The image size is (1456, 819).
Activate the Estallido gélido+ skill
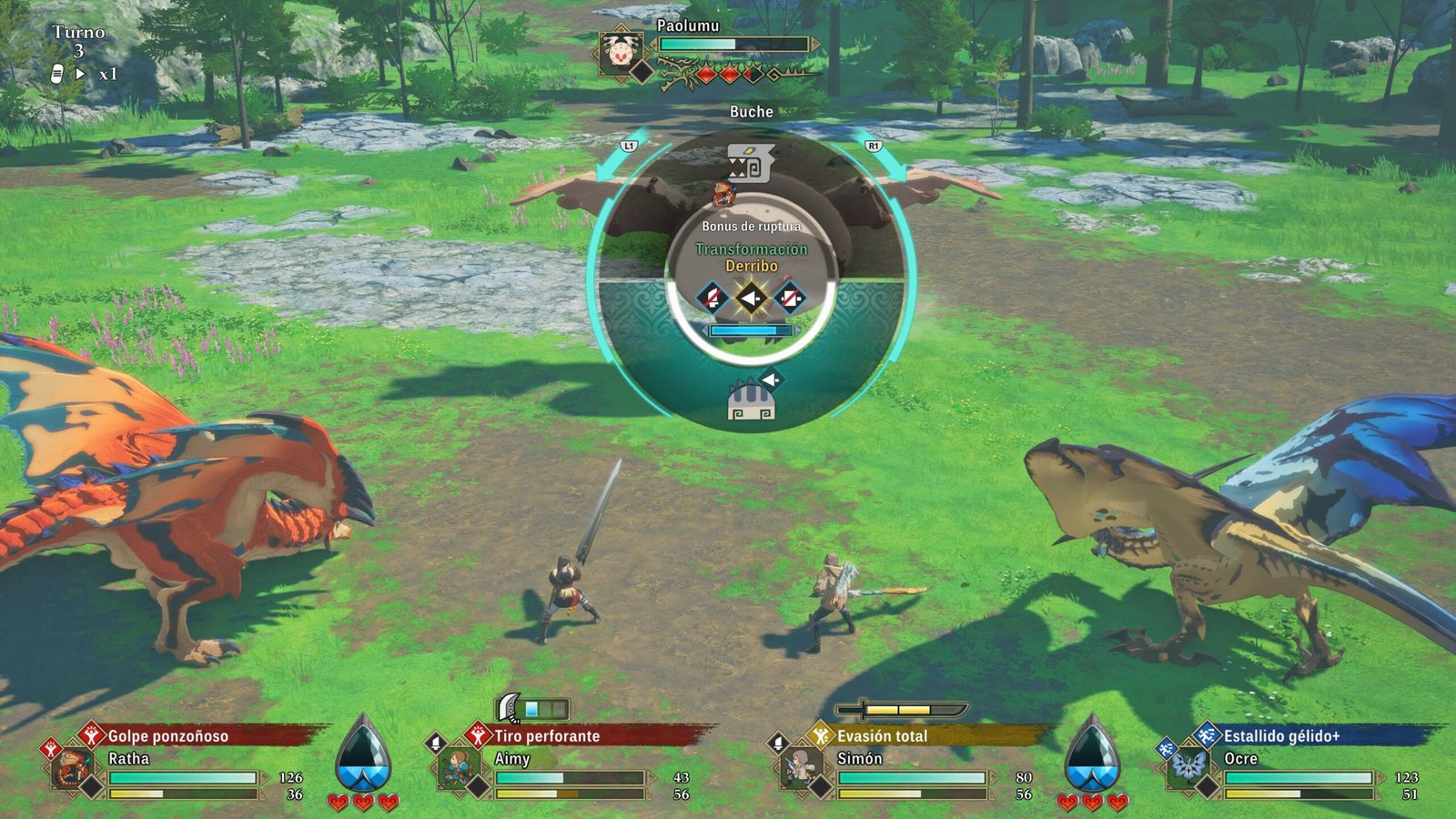tap(1280, 735)
